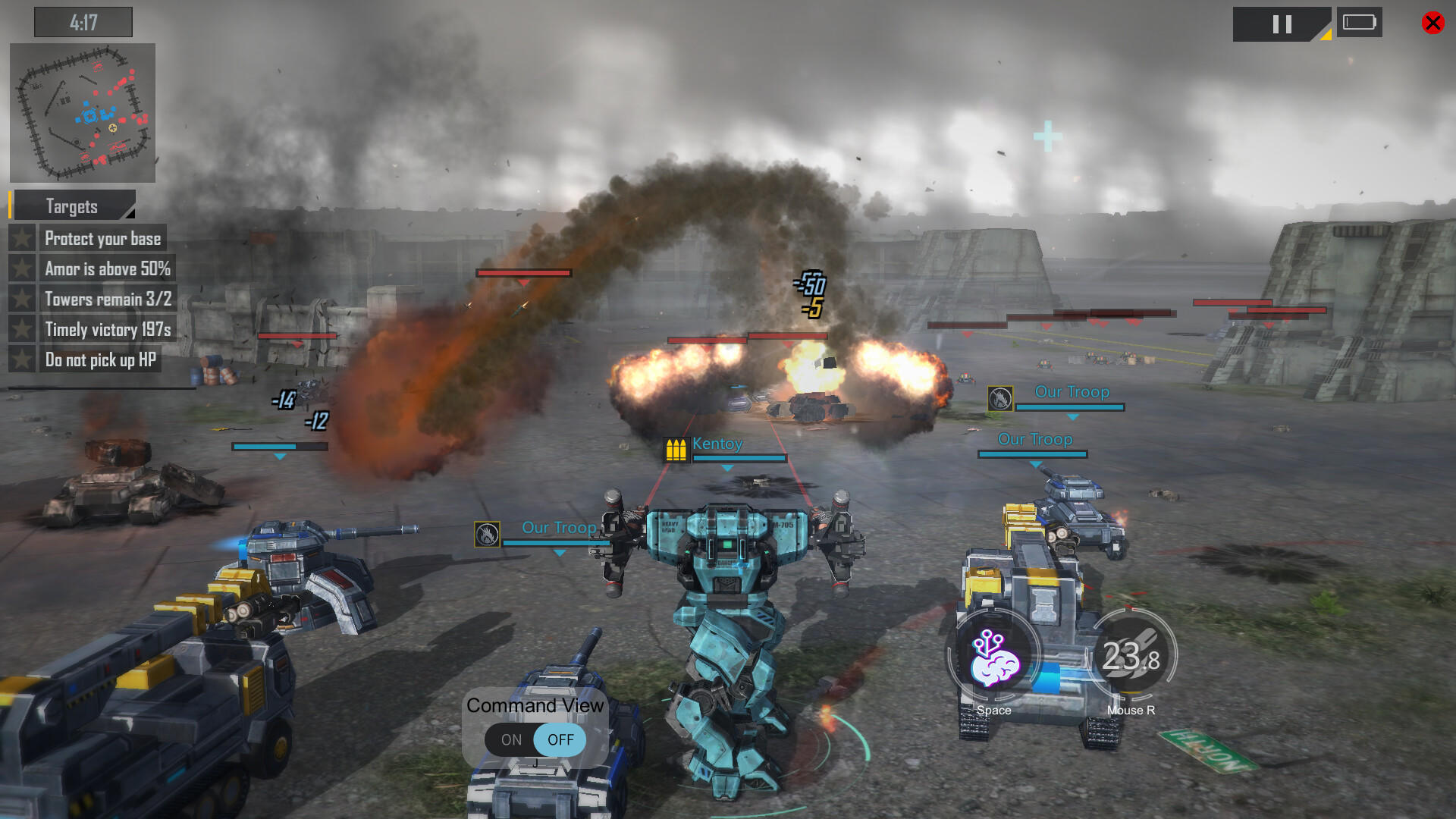Click the Timely victory 197s objective

107,328
